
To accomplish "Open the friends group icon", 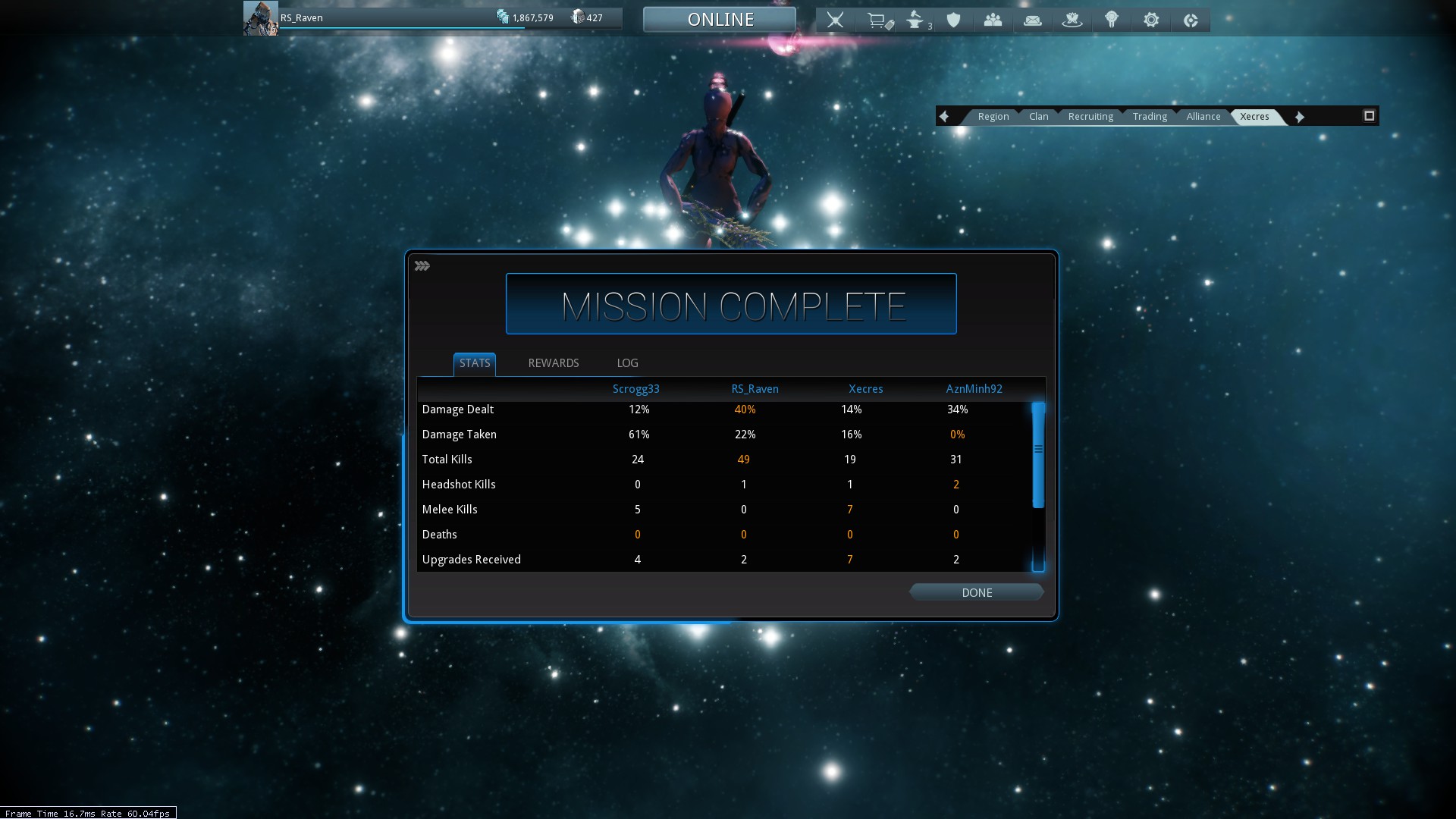I will tap(993, 20).
